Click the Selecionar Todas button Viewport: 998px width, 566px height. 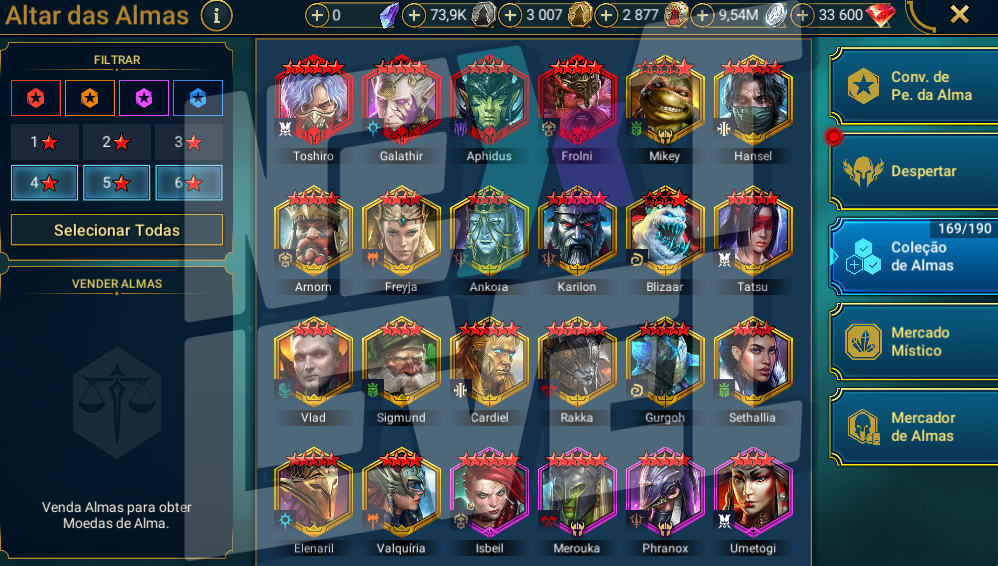tap(117, 230)
